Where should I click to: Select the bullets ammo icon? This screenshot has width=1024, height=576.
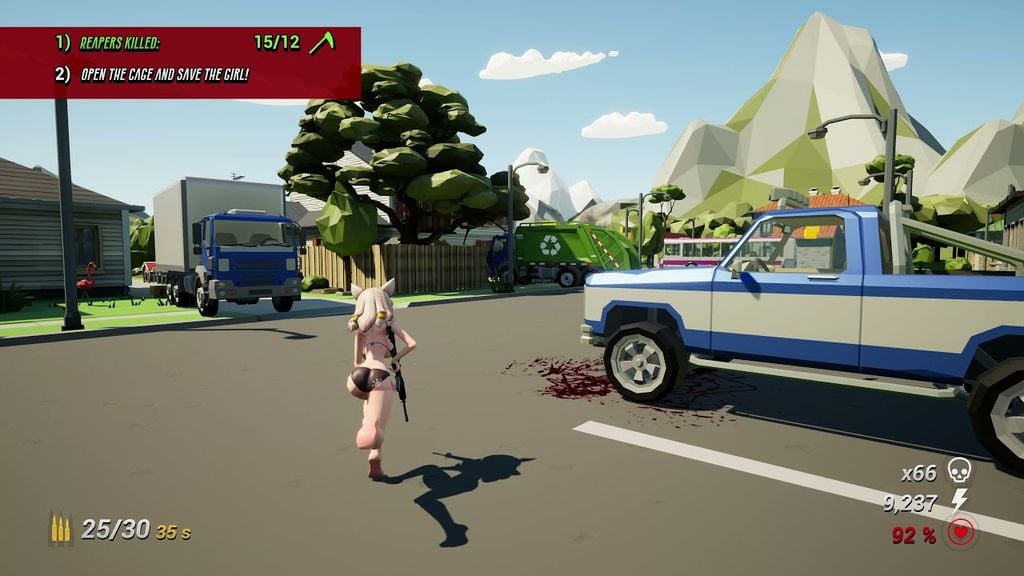[61, 528]
